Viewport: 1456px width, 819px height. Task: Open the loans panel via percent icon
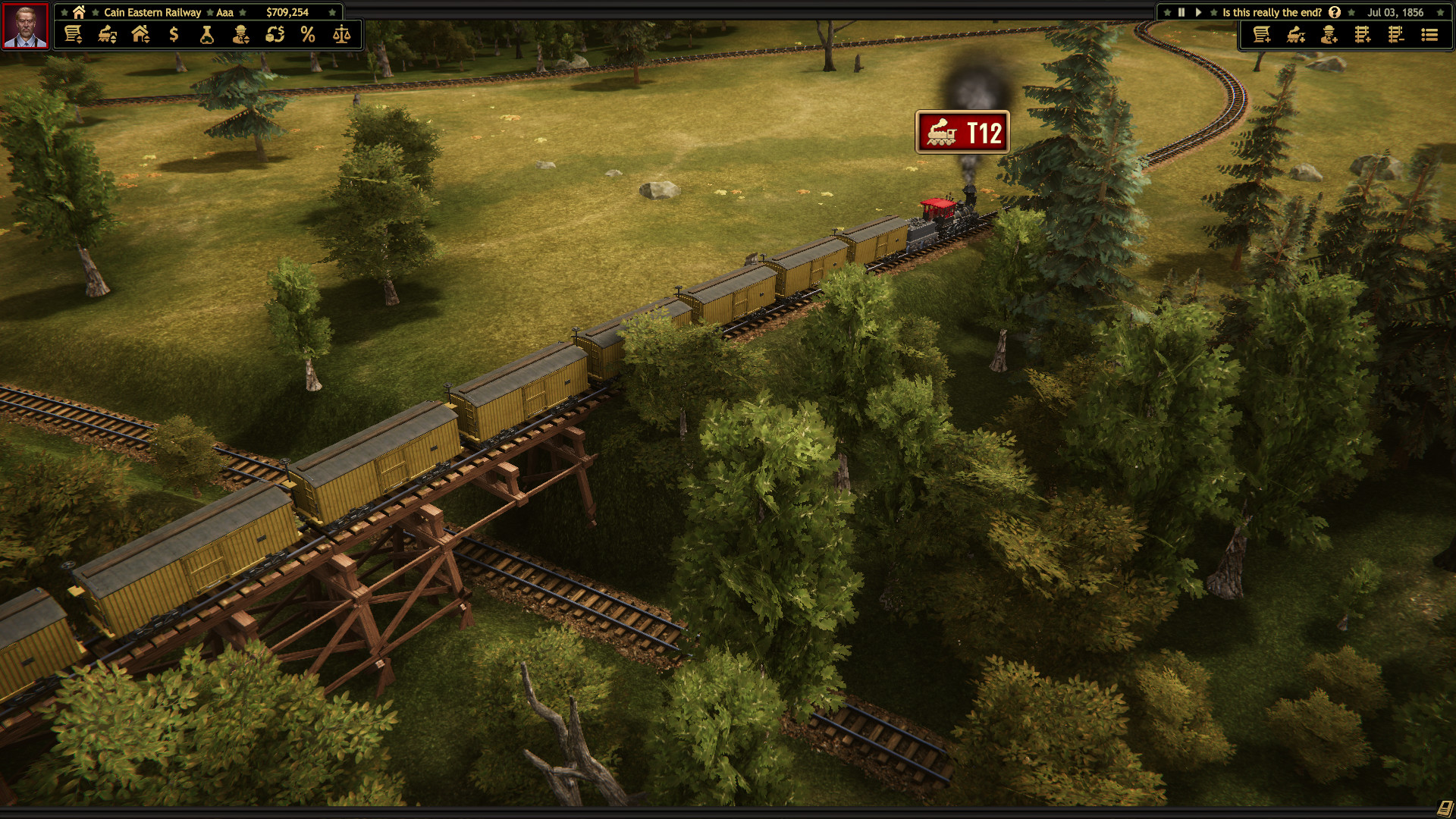tap(309, 34)
